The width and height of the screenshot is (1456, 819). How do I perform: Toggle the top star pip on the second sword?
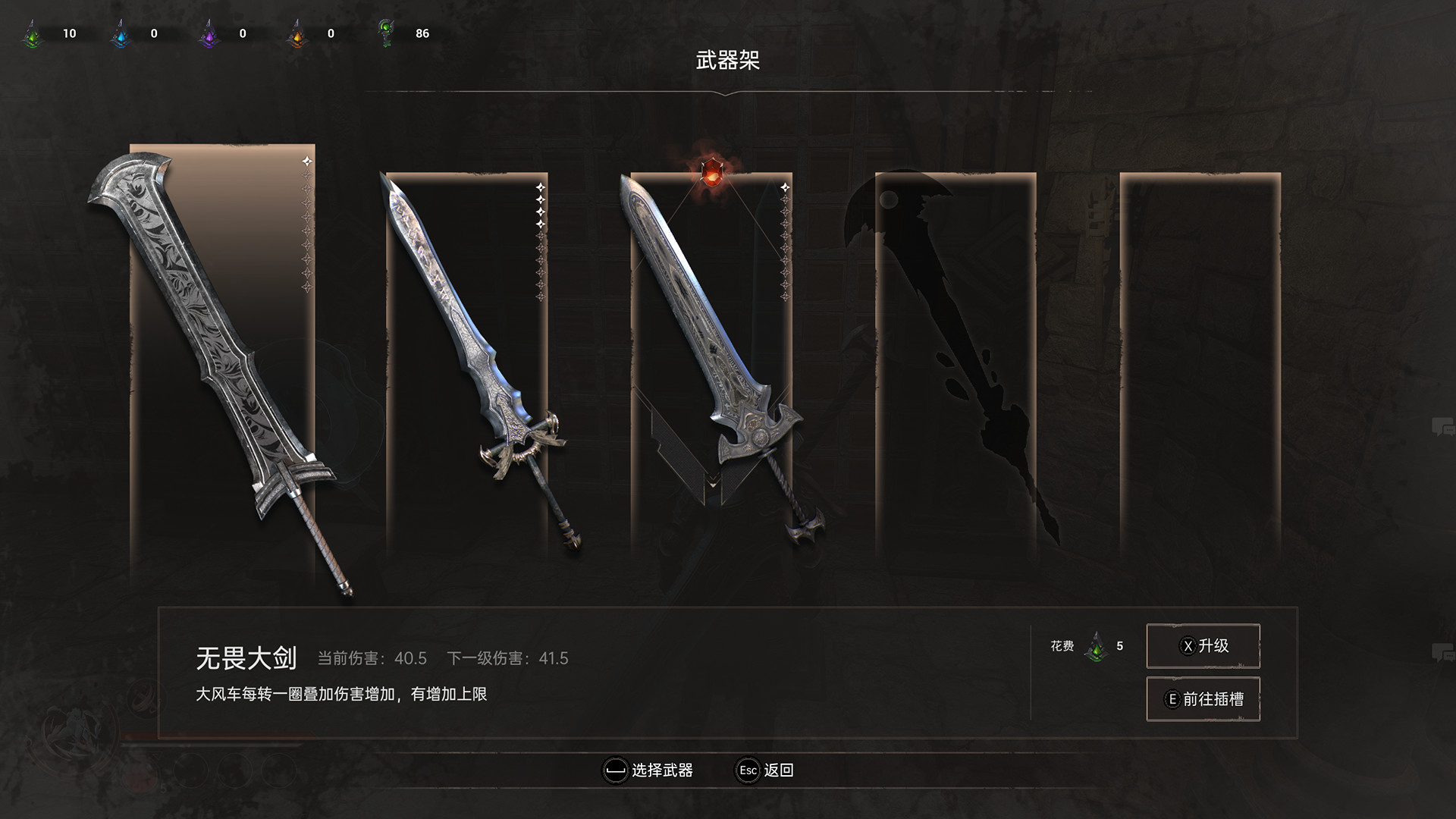click(541, 186)
